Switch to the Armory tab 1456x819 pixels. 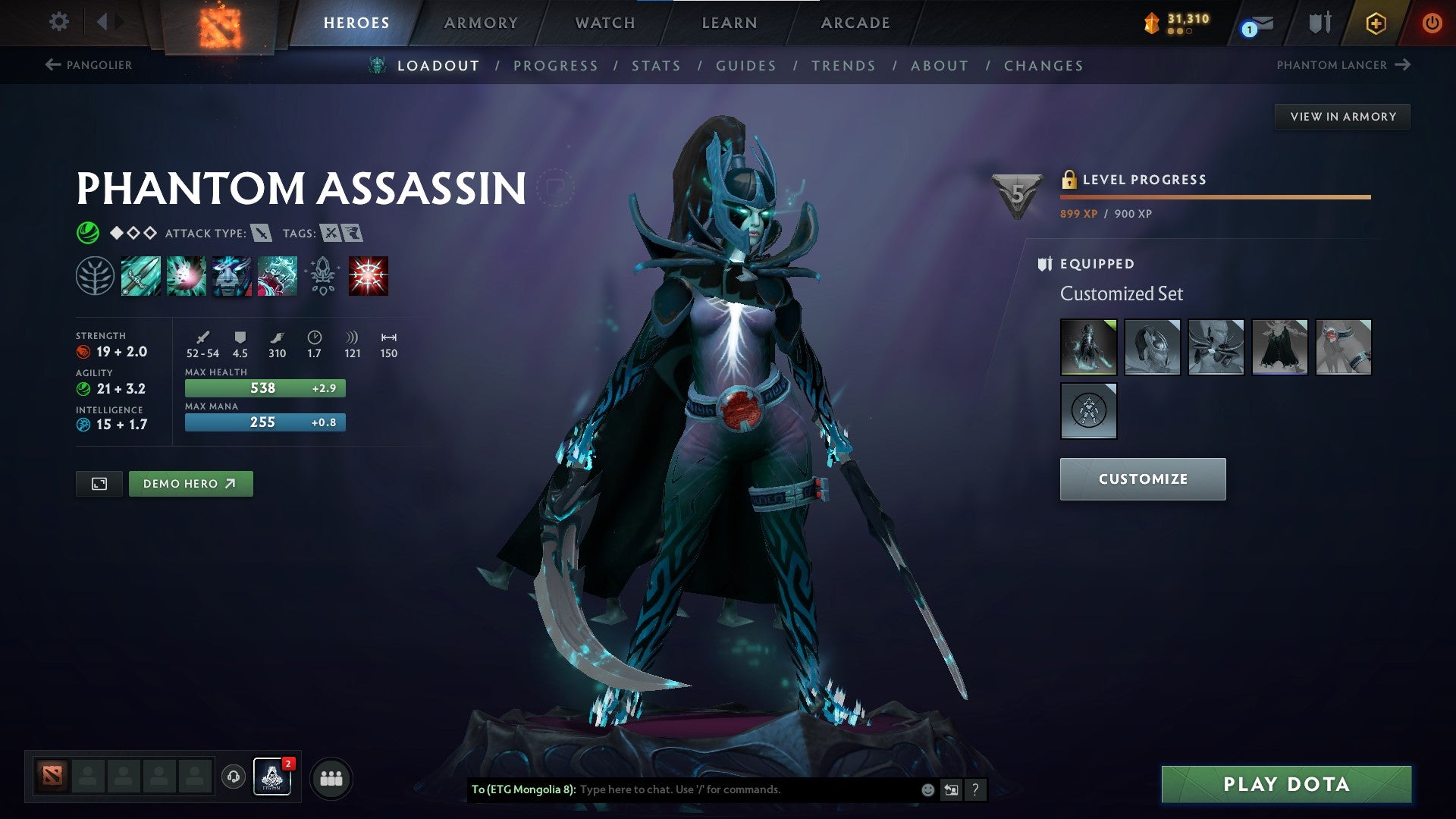point(481,23)
